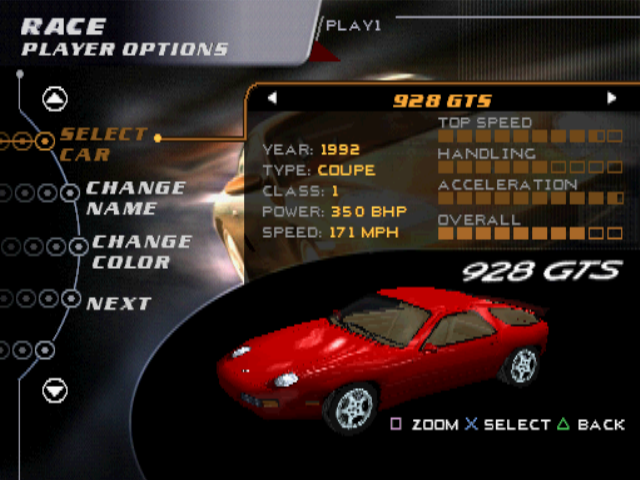The image size is (640, 480).
Task: Open the Change Name option
Action: [135, 198]
